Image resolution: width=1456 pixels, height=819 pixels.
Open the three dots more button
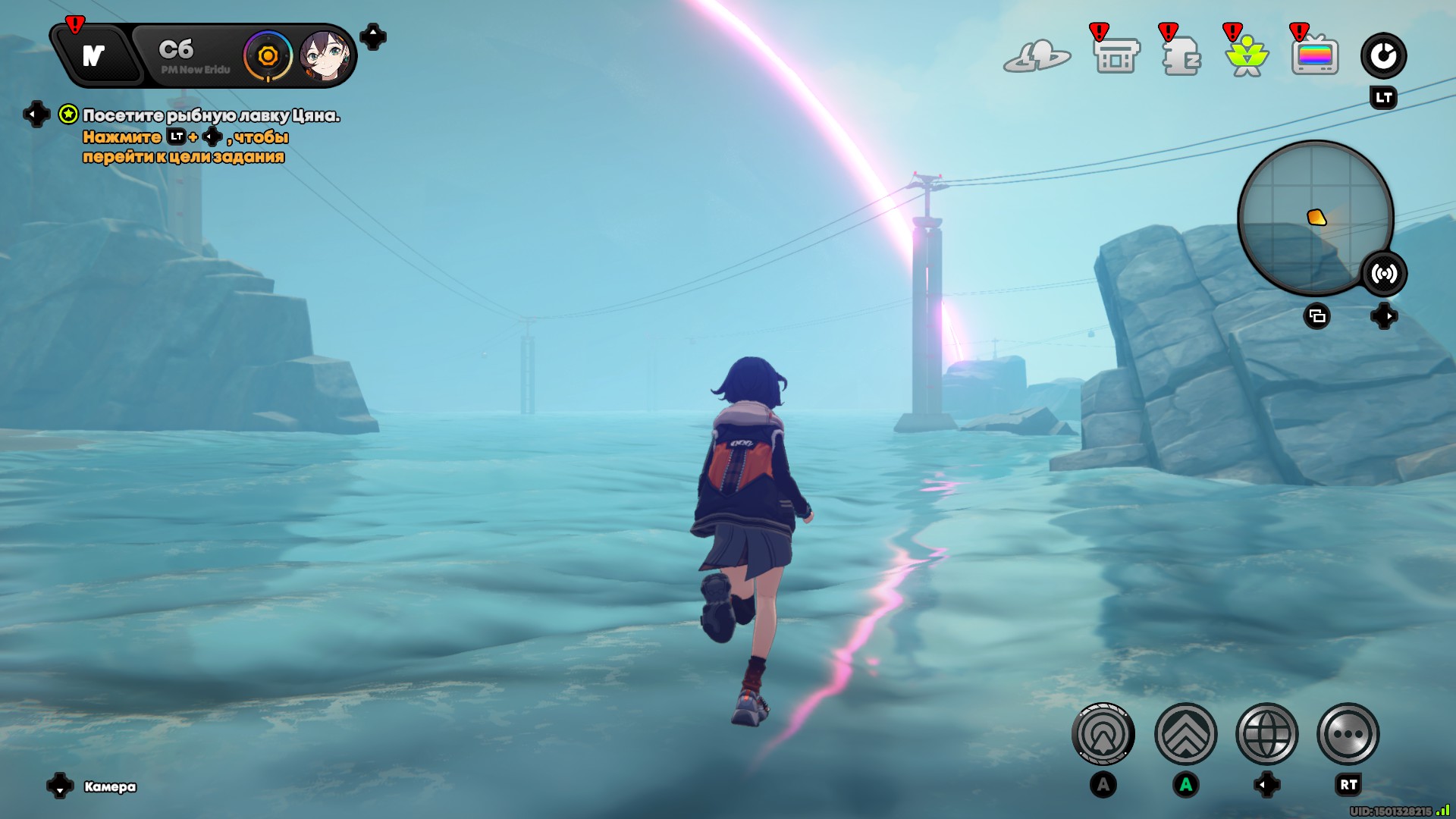click(1348, 734)
